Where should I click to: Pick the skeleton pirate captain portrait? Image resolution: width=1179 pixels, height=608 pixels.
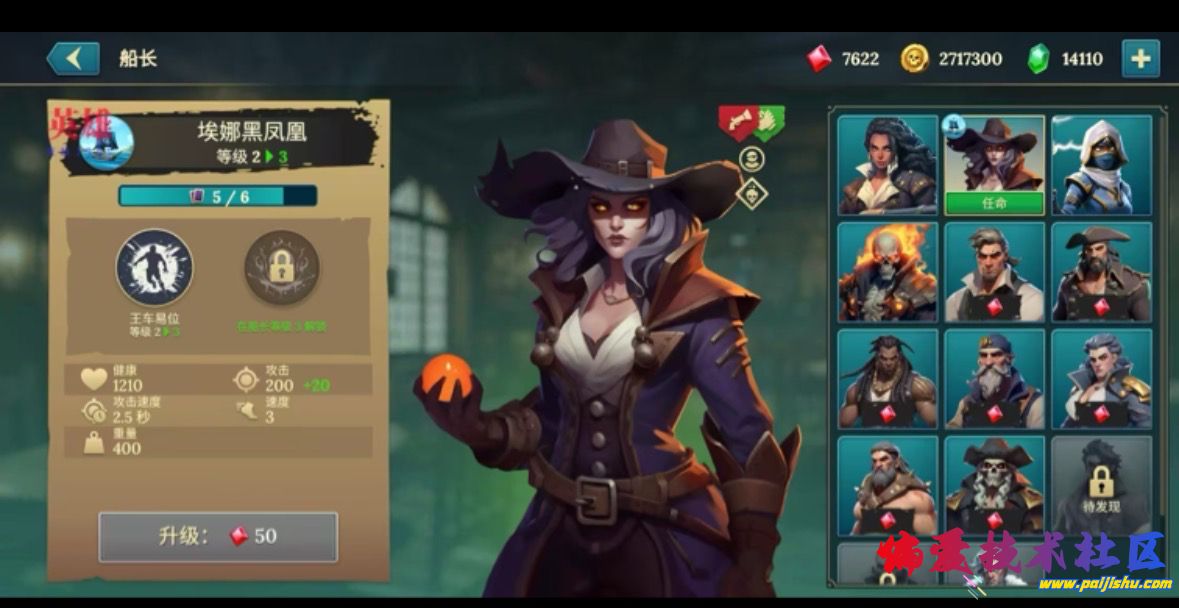pos(994,485)
